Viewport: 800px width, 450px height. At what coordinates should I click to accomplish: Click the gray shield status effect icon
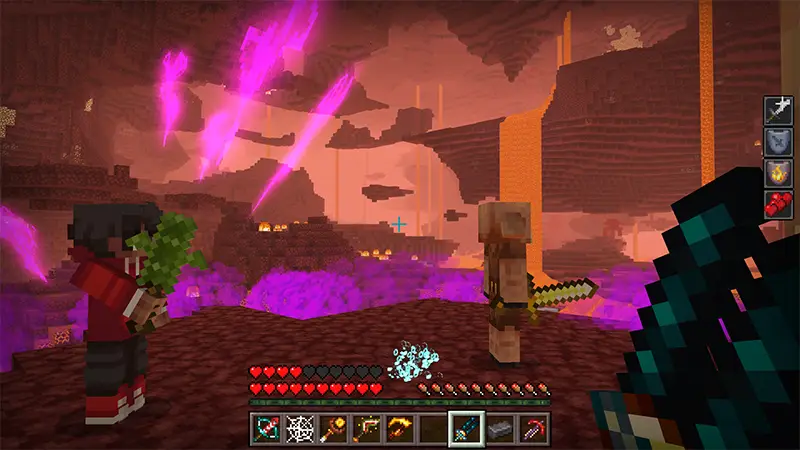tap(778, 142)
